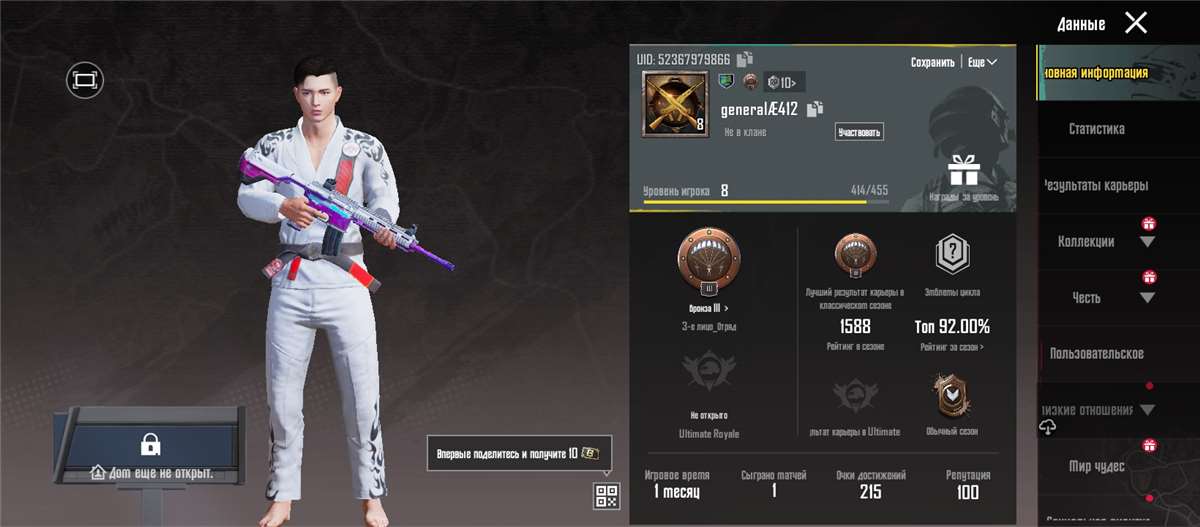This screenshot has width=1200, height=527.
Task: View Рейтинг за сезон details
Action: pyautogui.click(x=951, y=347)
